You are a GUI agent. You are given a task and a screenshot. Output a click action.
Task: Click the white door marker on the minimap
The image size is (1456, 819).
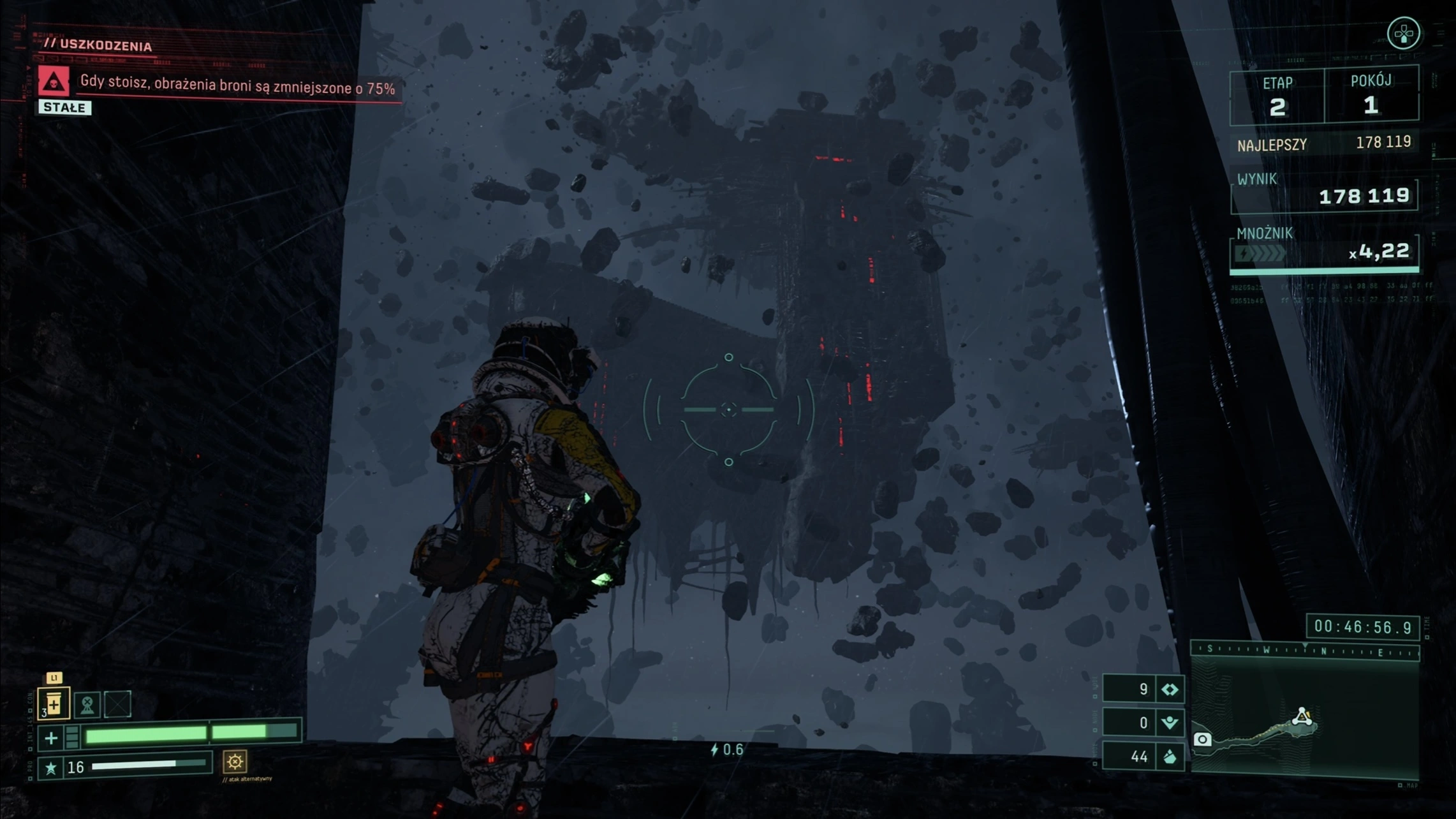coord(1202,739)
